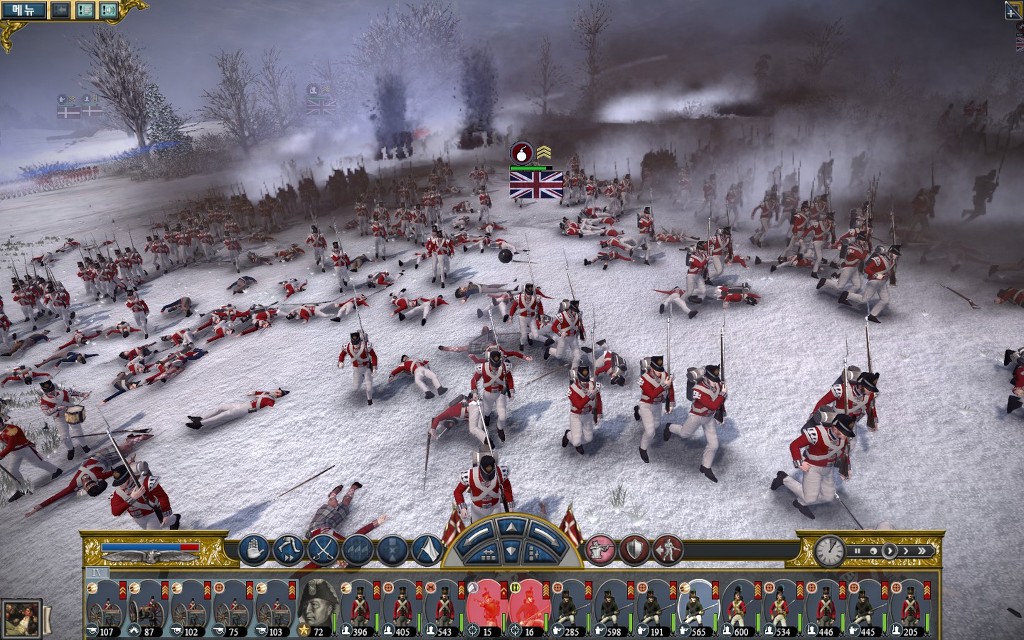Activate the halt hand order
The width and height of the screenshot is (1024, 640).
tap(254, 550)
